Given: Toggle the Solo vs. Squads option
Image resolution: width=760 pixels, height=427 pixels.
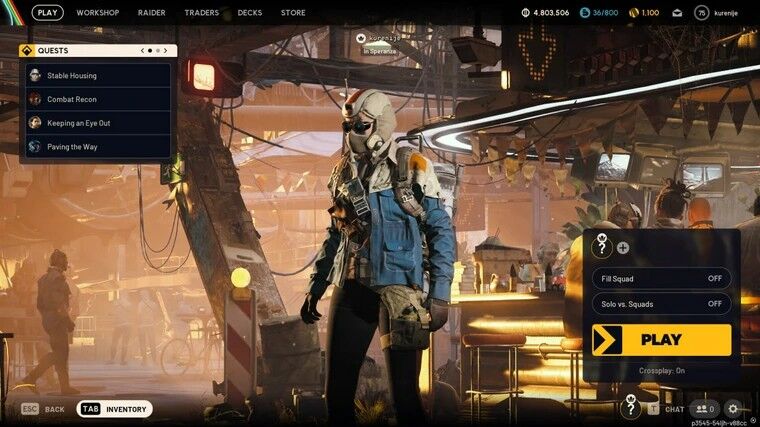Looking at the screenshot, I should pos(661,303).
